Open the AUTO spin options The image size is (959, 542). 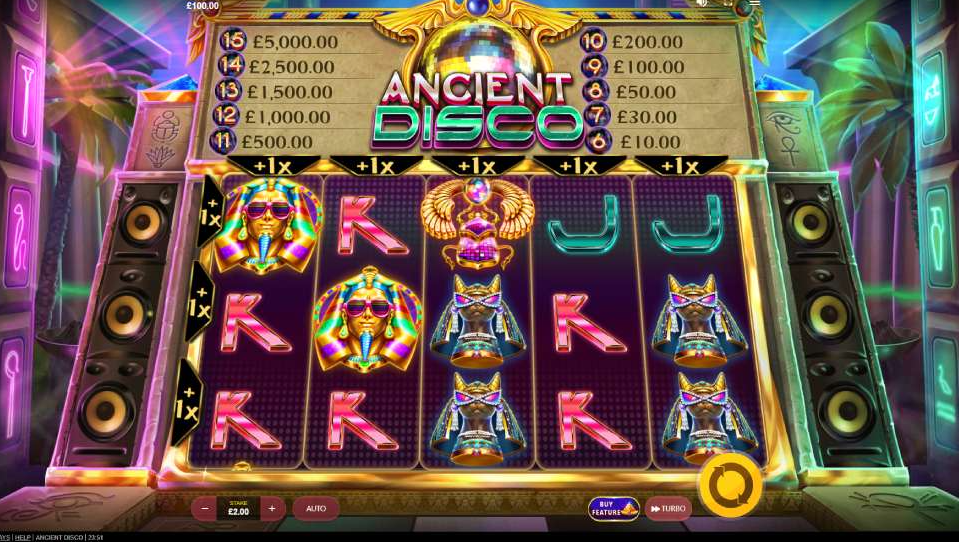coord(316,509)
